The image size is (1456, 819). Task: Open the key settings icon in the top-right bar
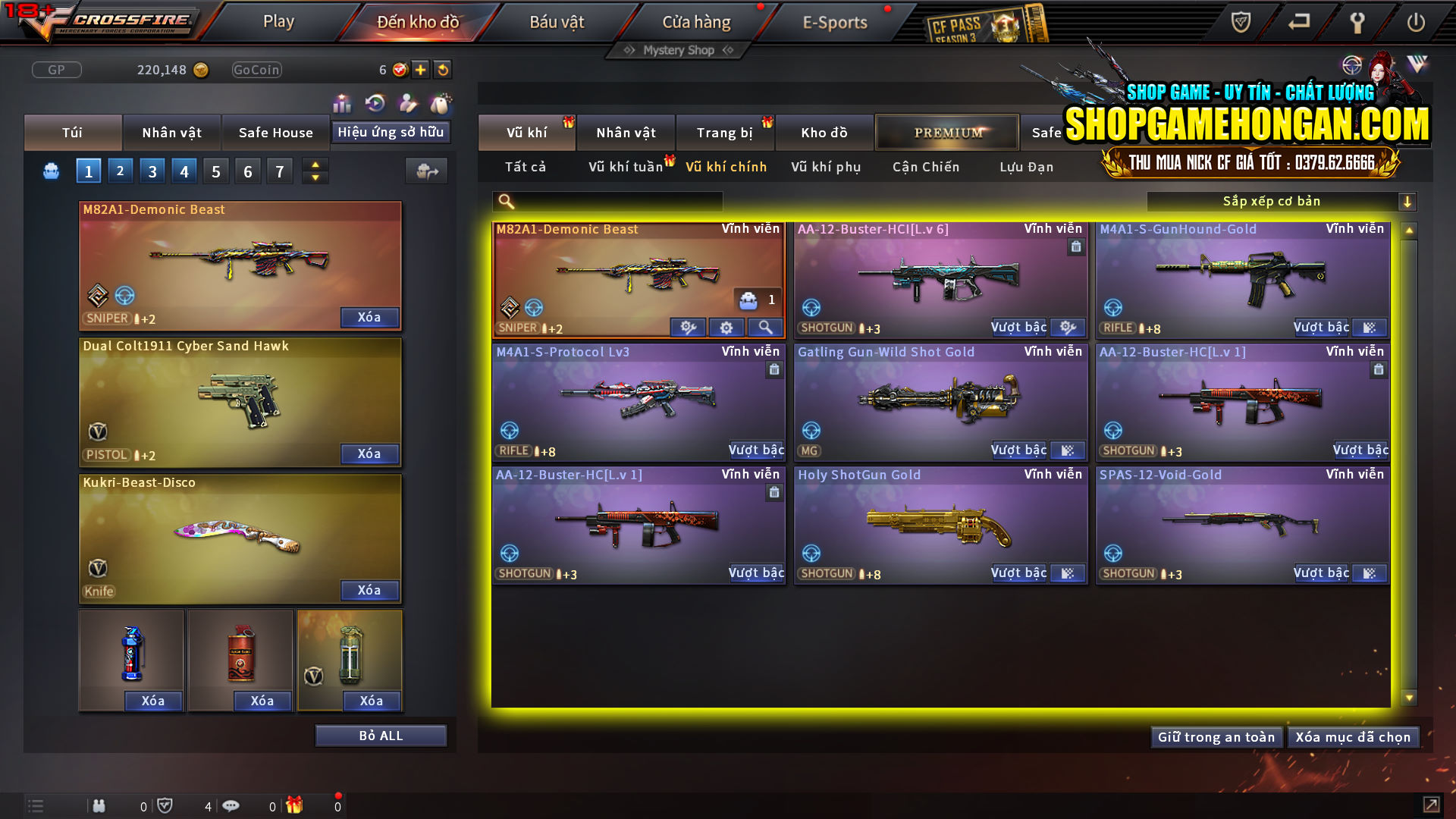point(1357,23)
